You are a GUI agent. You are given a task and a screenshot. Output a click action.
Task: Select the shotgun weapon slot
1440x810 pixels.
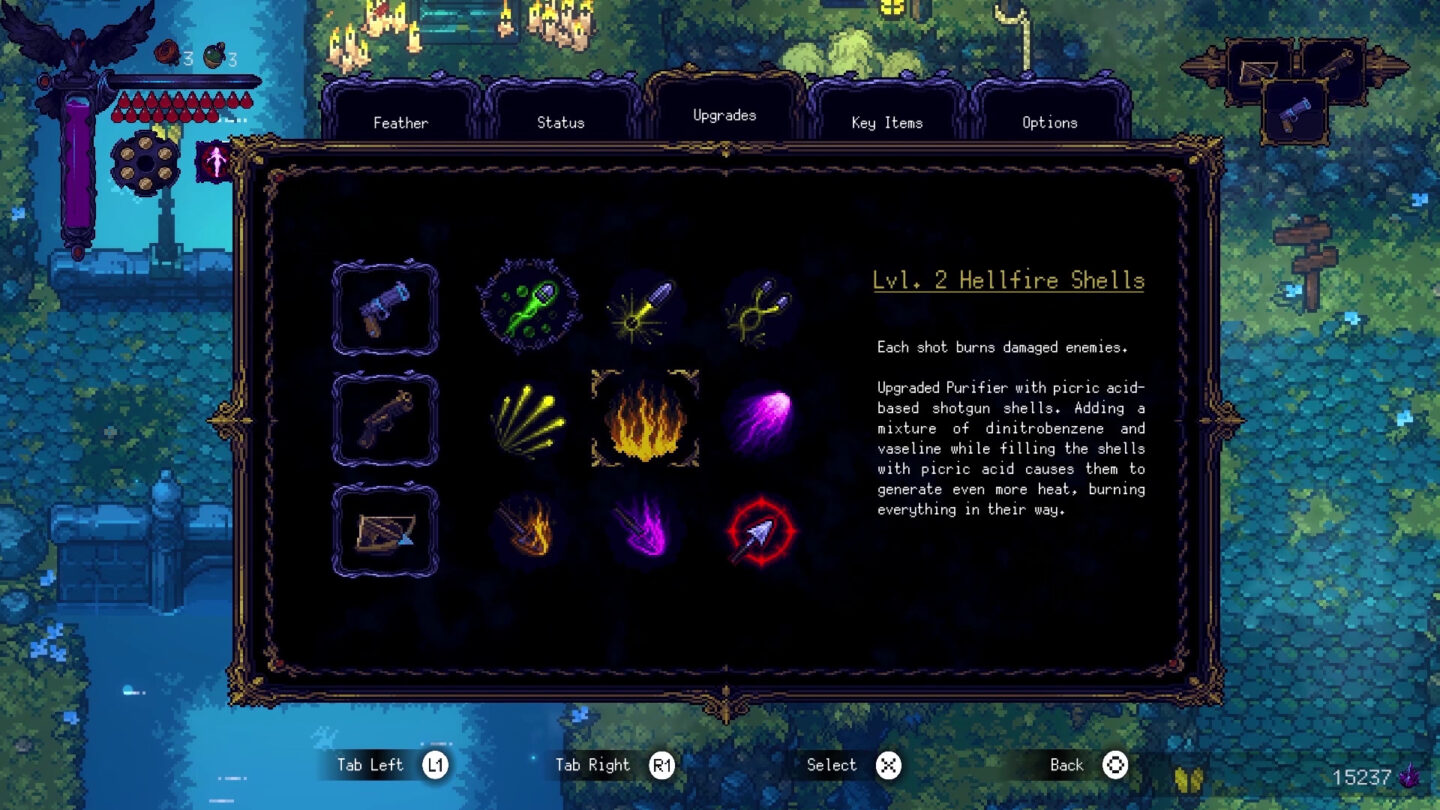click(385, 420)
